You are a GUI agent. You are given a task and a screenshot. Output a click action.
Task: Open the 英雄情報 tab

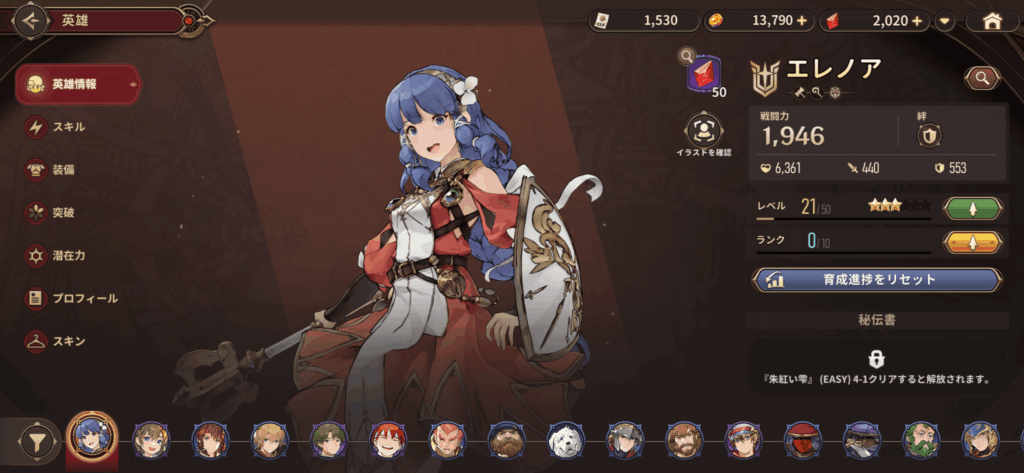coord(76,84)
